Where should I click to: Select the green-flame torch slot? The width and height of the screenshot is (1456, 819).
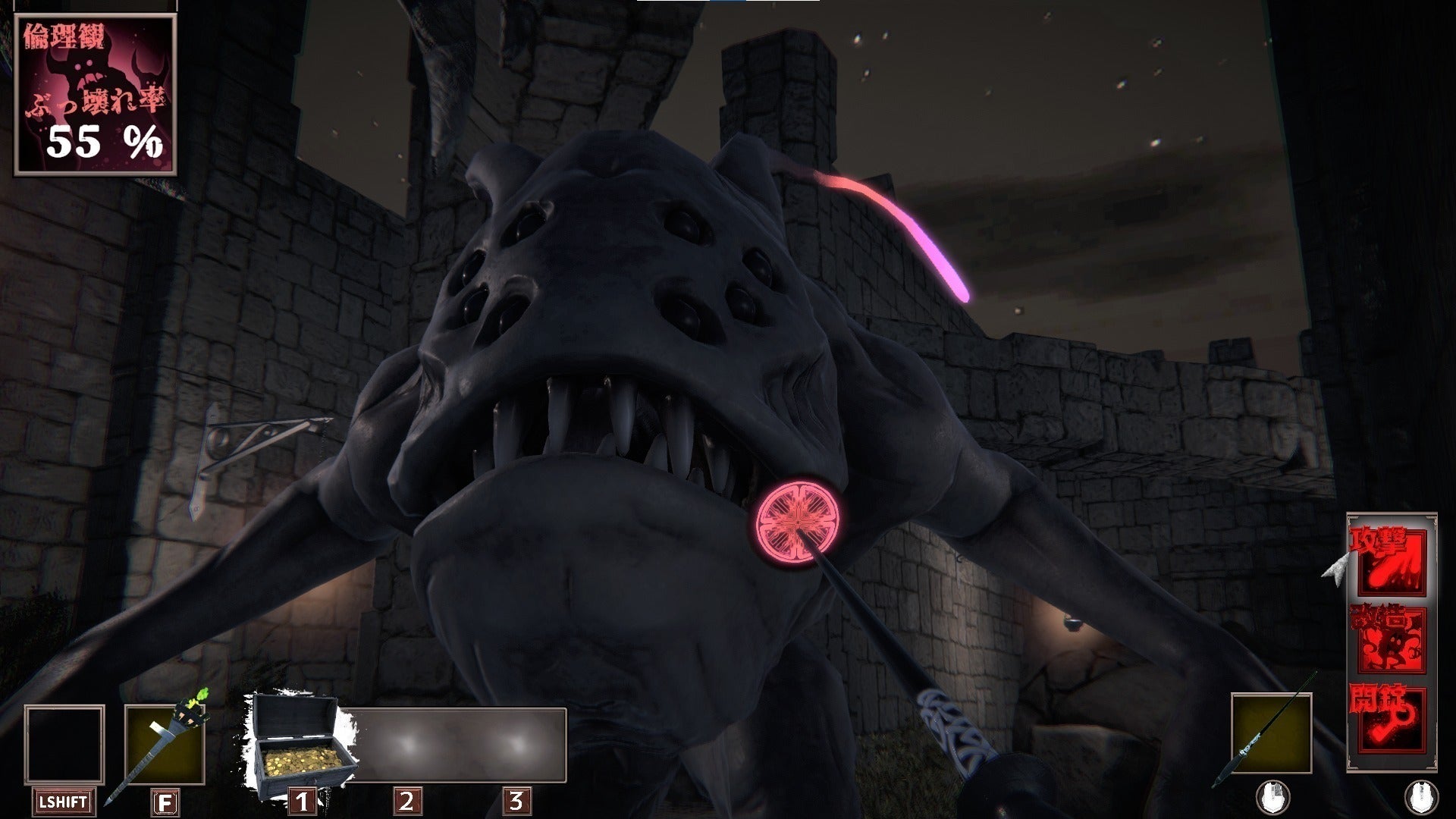(164, 745)
